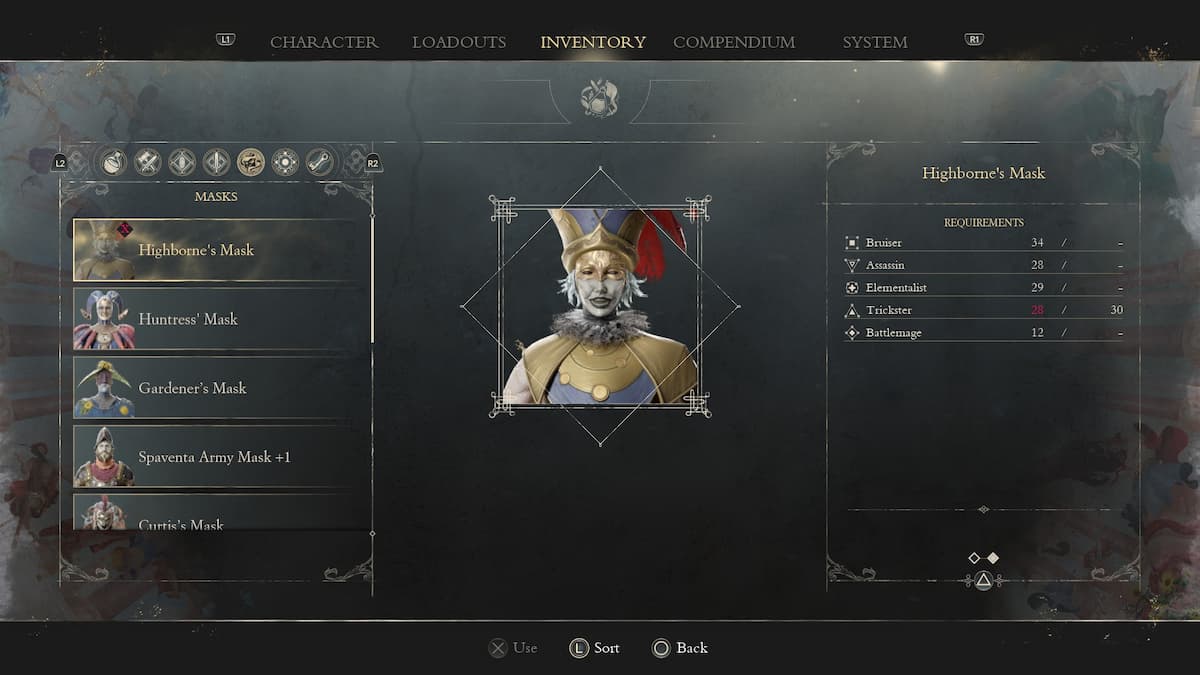
Task: Pick the Gardener's Mask row
Action: click(221, 388)
